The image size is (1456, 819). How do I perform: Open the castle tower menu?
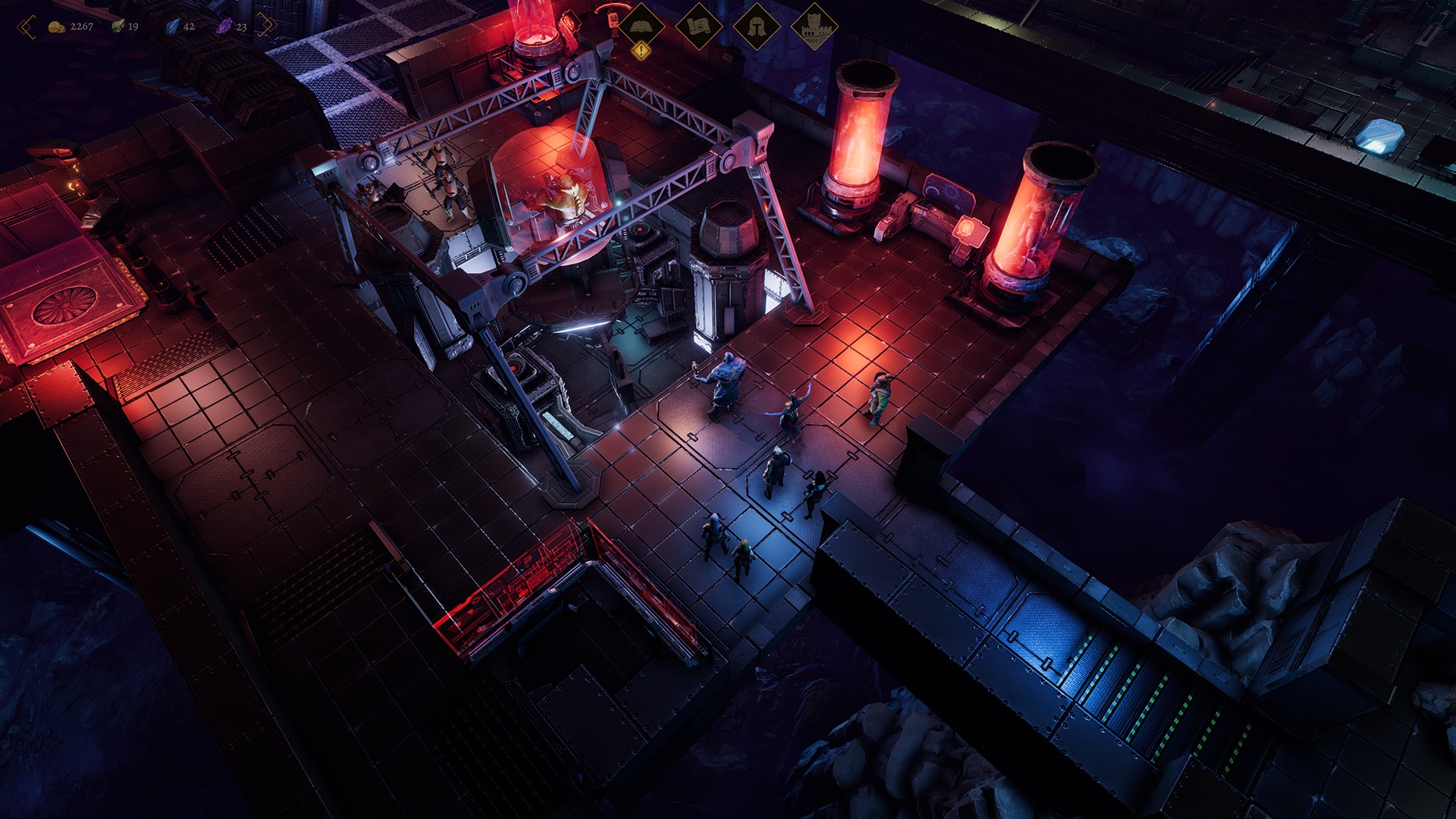click(814, 27)
